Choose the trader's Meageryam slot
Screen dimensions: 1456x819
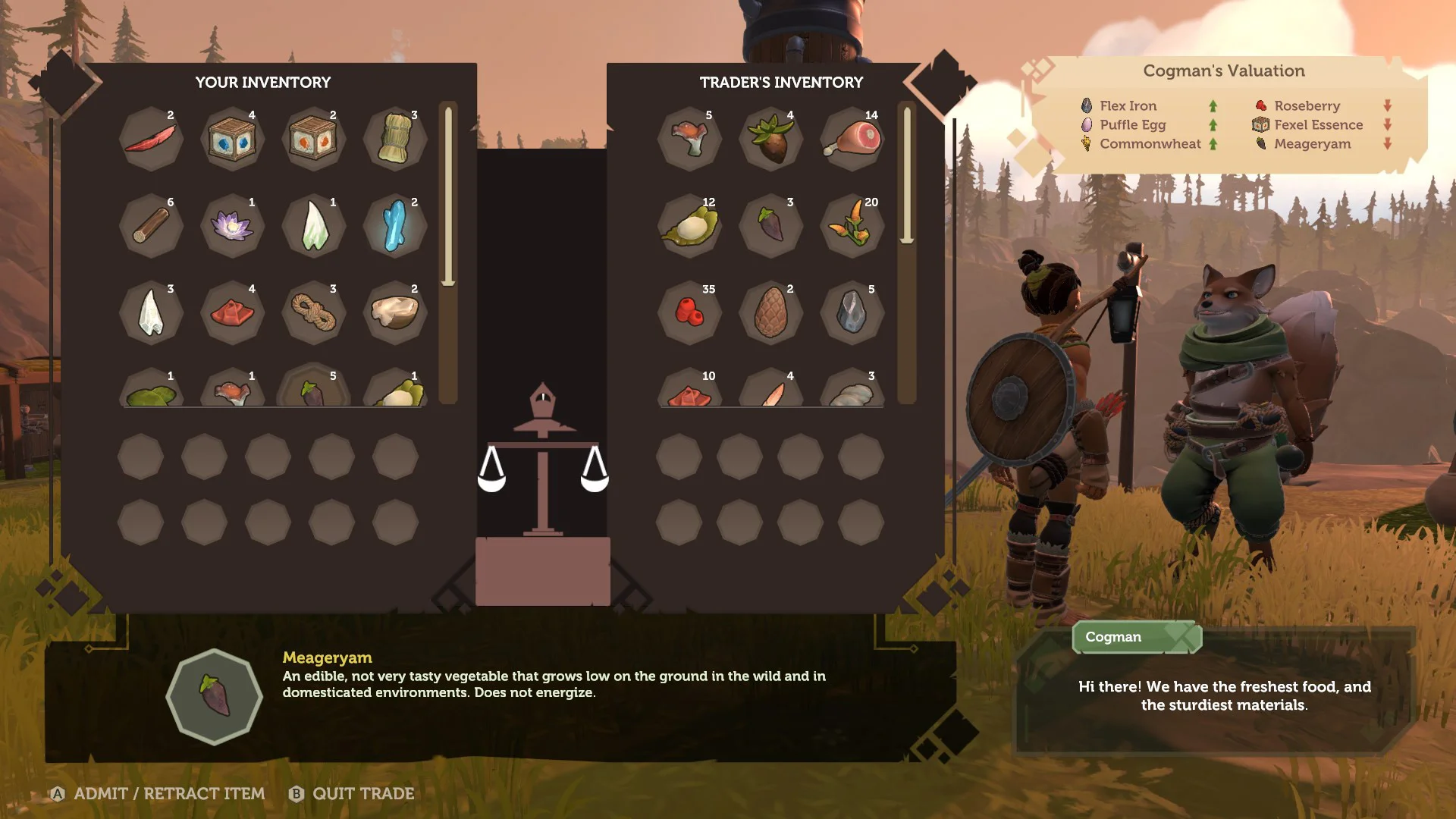[770, 226]
